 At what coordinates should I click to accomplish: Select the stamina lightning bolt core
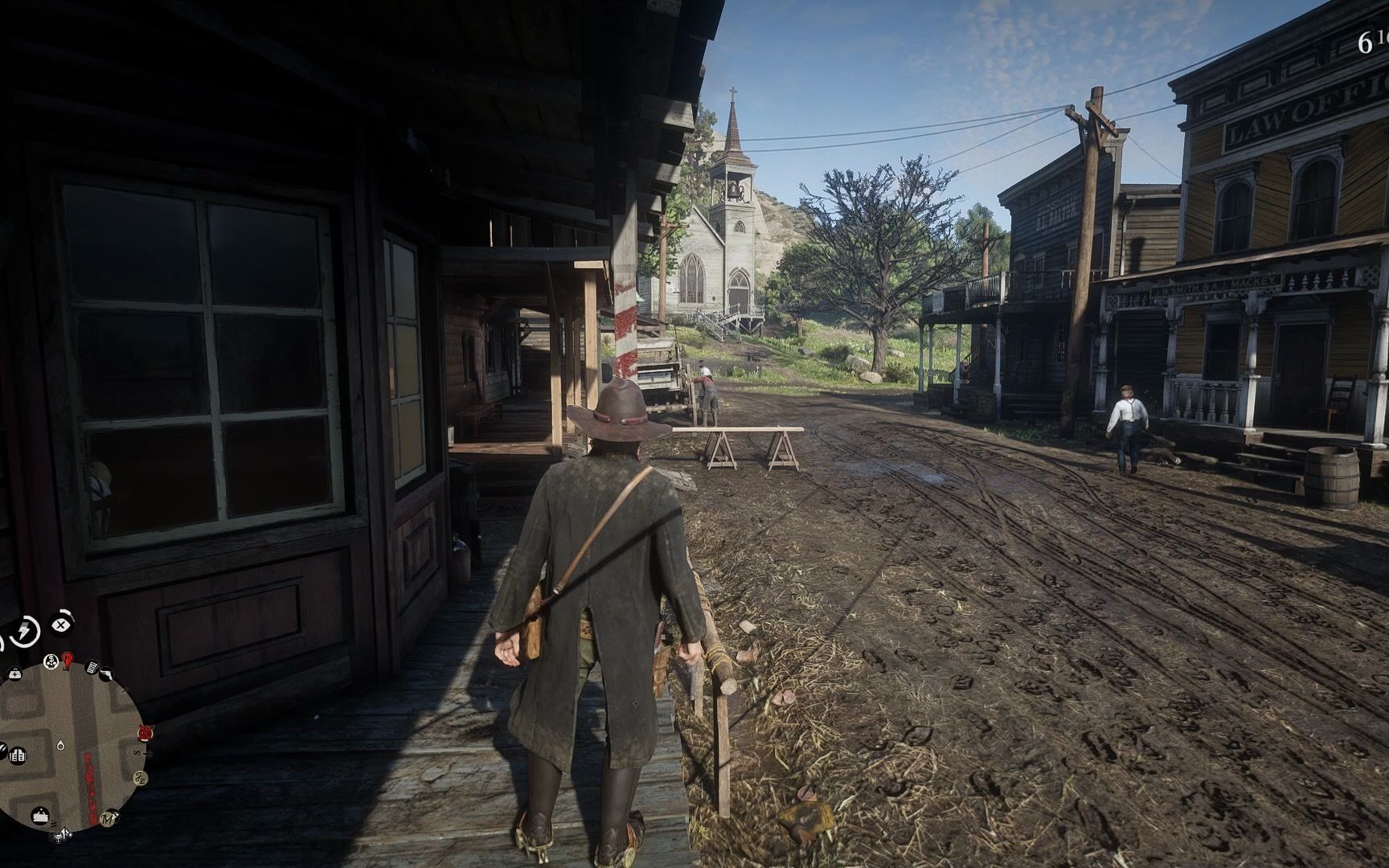pos(24,630)
